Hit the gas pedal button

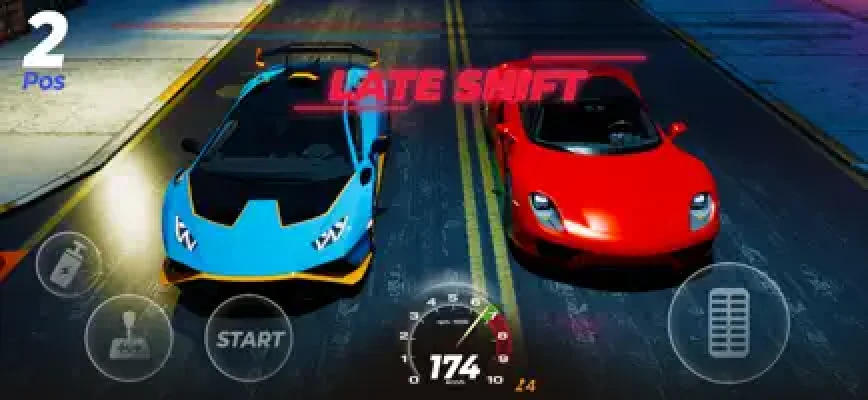click(x=729, y=322)
